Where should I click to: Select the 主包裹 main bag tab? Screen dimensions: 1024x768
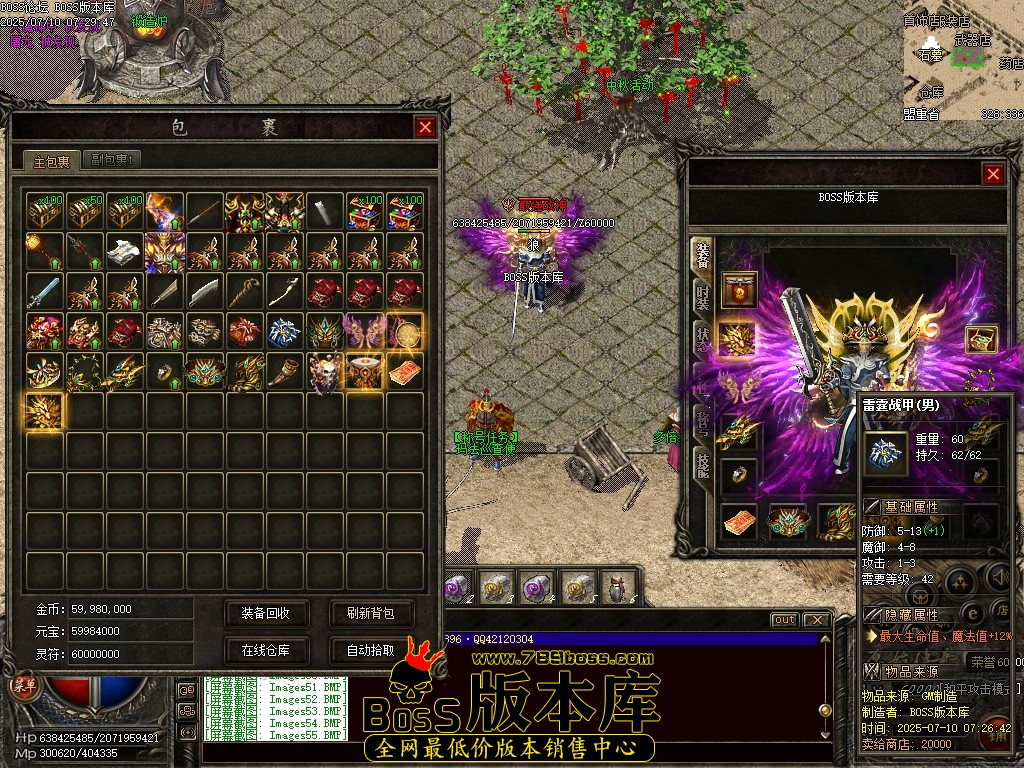point(52,160)
